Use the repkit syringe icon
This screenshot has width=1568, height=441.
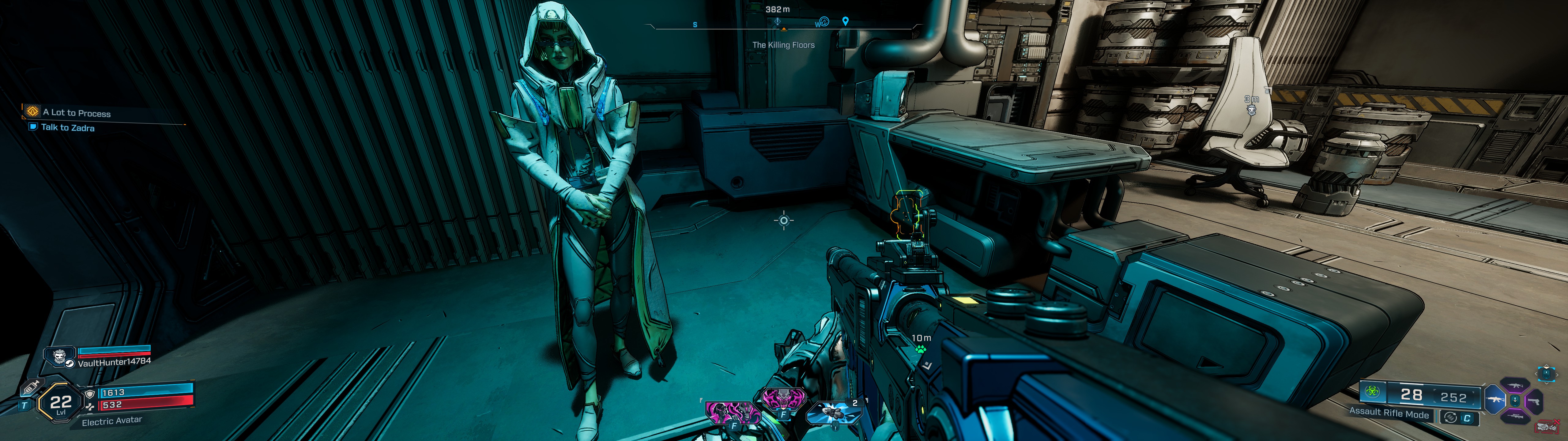coord(31,387)
